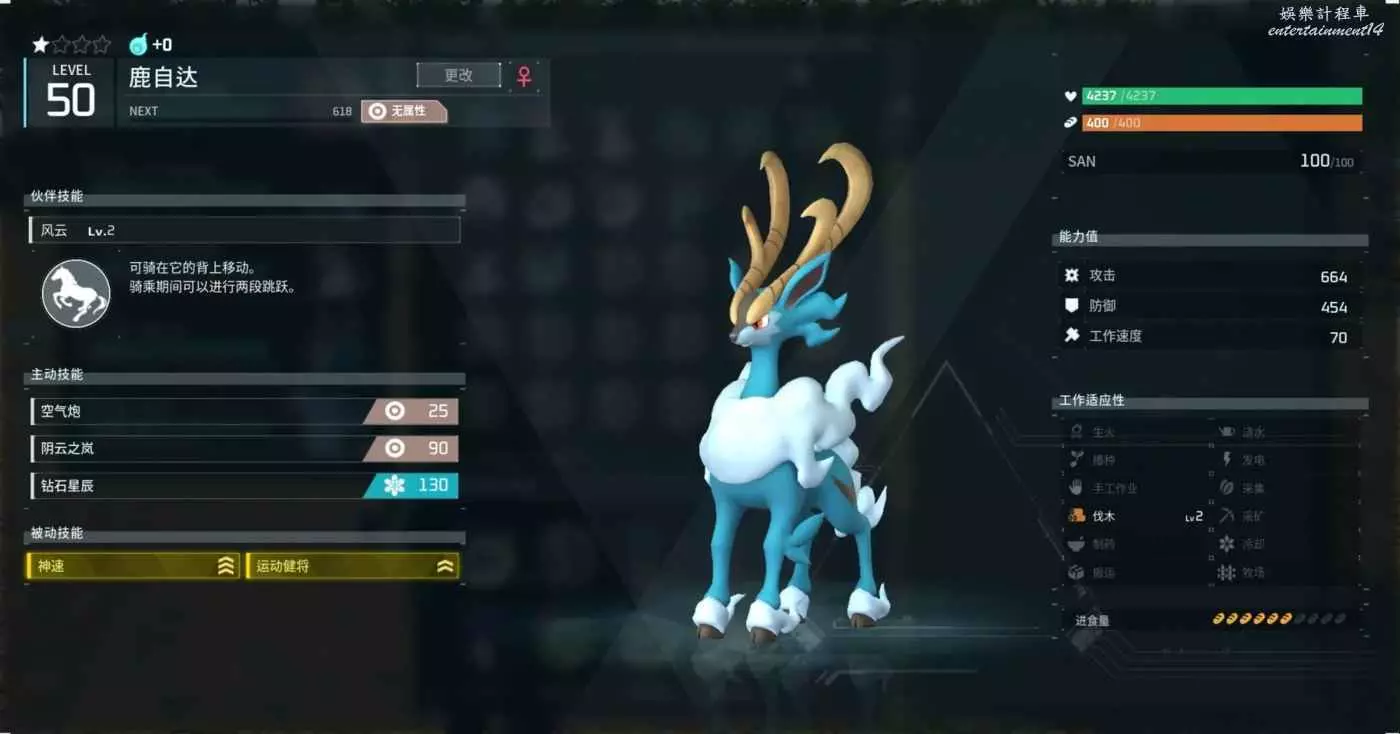Open the 风云 partner skill entry
Screen dimensions: 1400x734
click(244, 231)
